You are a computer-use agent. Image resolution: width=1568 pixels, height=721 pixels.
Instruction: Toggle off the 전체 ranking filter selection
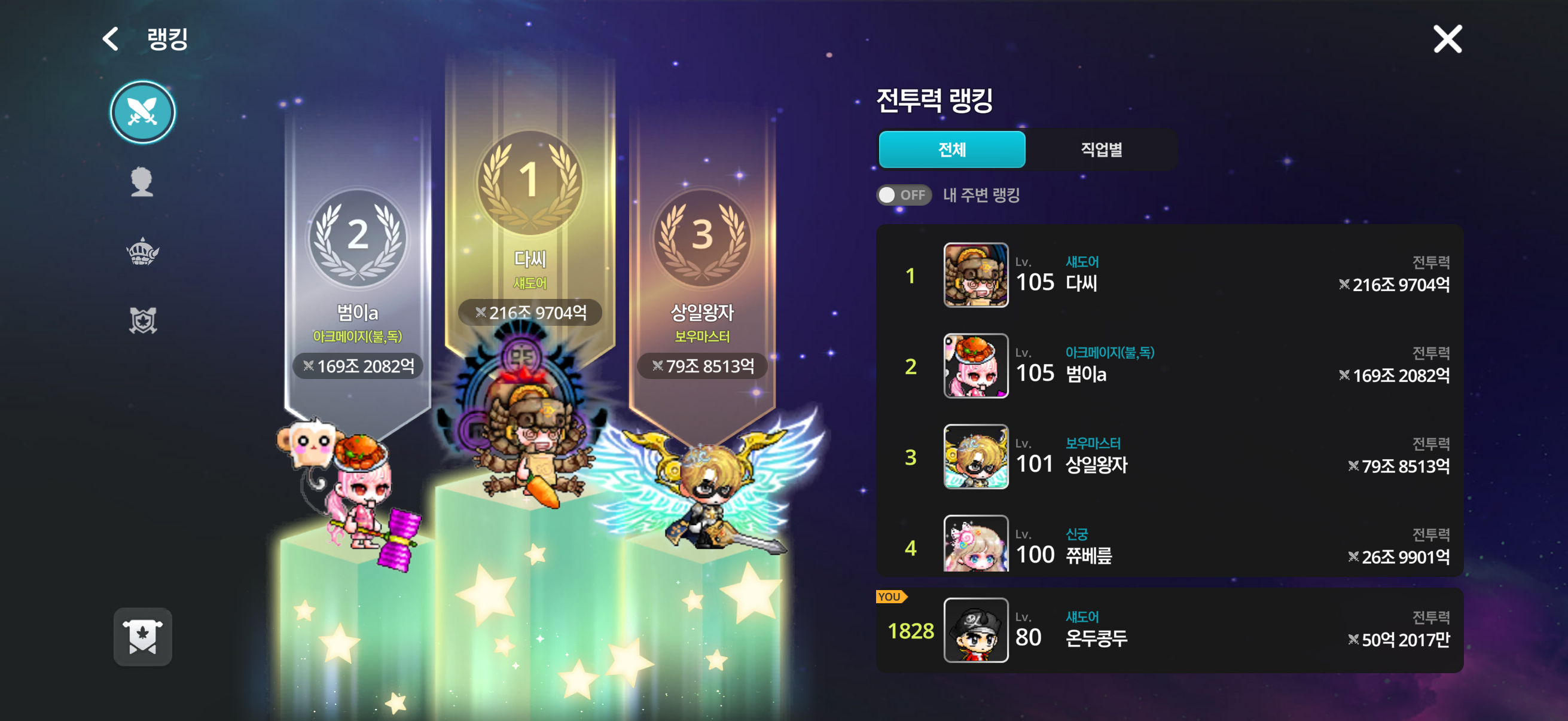pos(951,149)
